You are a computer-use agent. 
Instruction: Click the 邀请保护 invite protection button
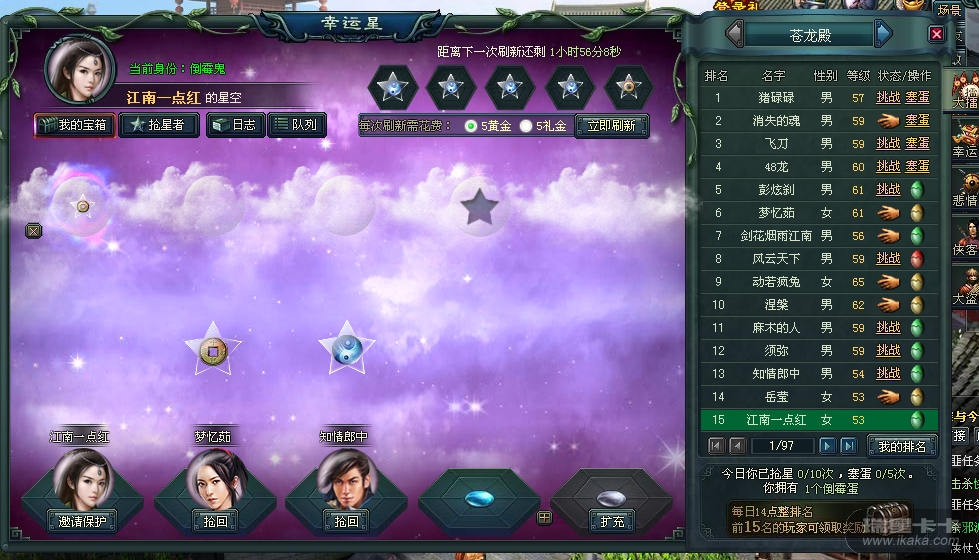coord(83,521)
